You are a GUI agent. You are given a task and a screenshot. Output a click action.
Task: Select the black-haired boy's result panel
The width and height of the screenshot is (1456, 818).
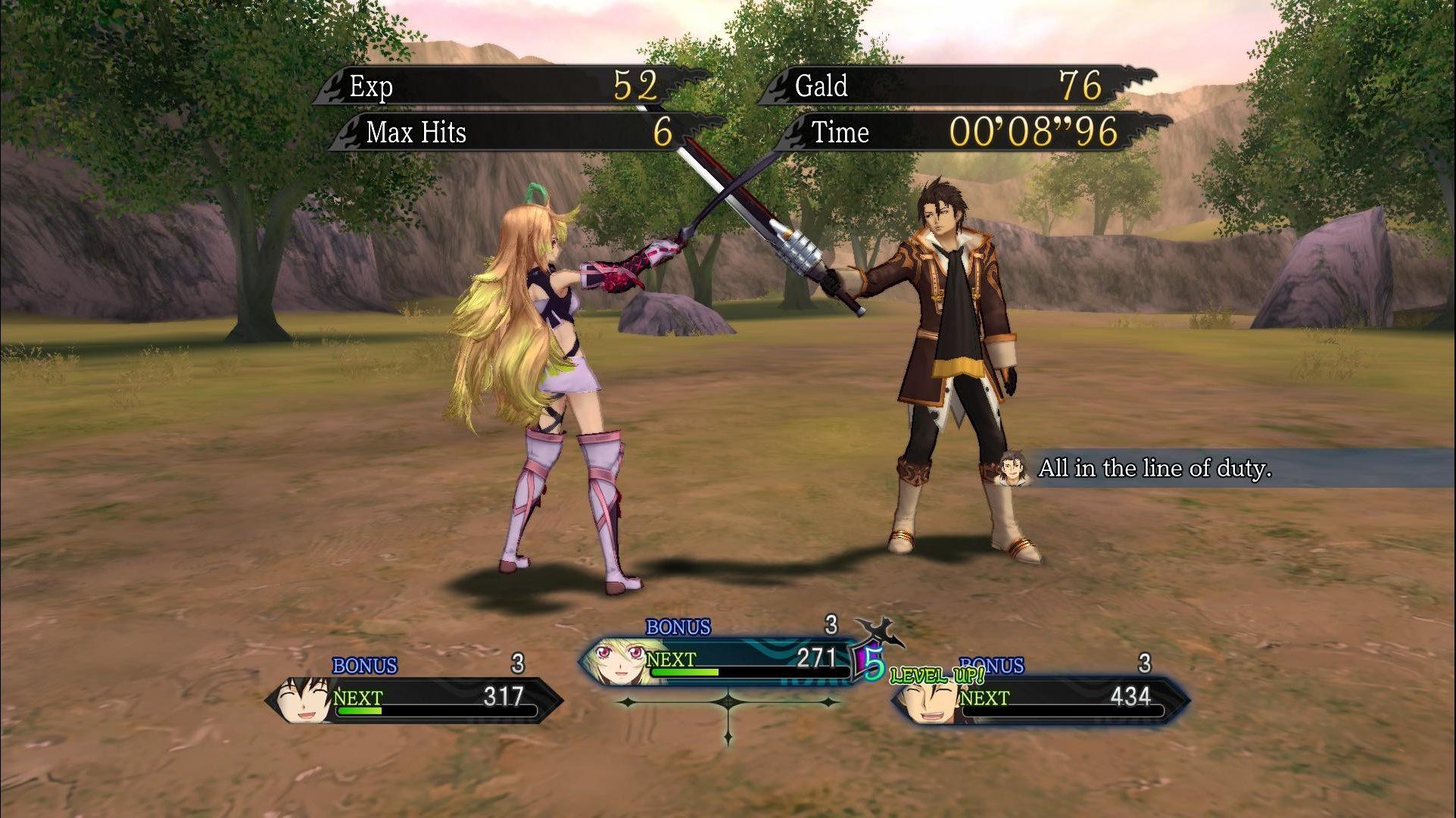pyautogui.click(x=414, y=699)
